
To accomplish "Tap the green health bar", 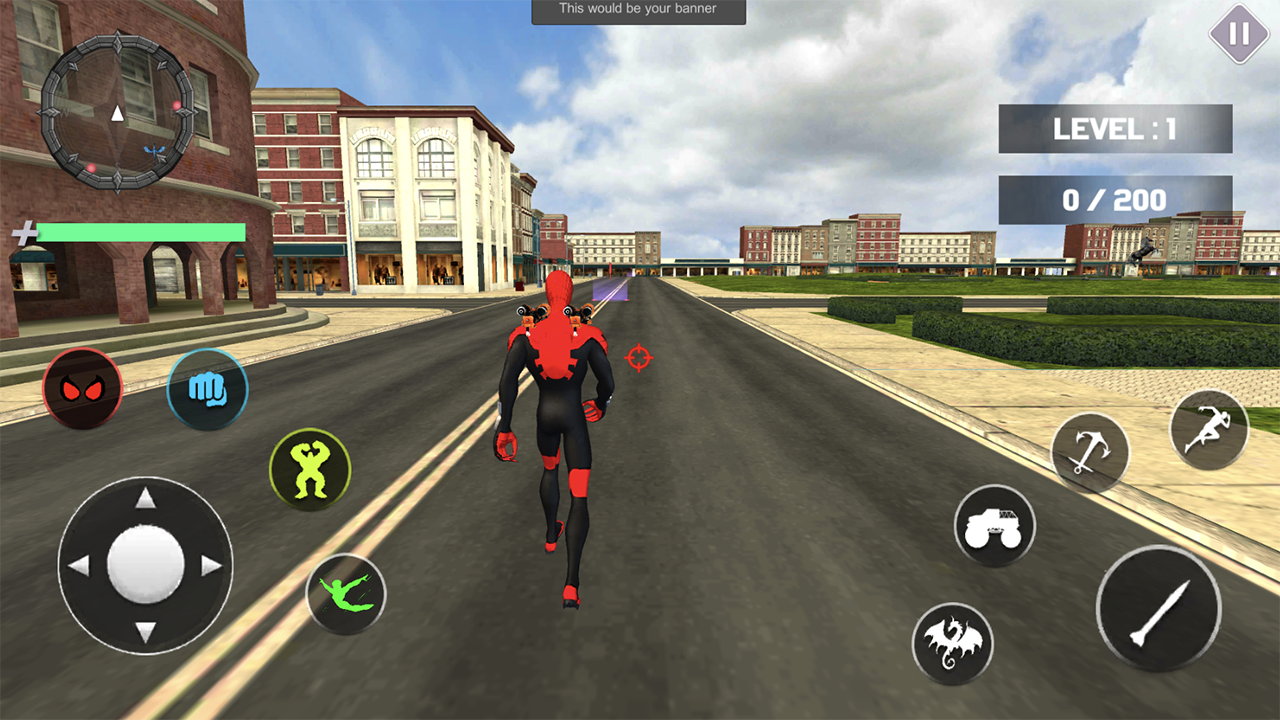I will (x=140, y=232).
